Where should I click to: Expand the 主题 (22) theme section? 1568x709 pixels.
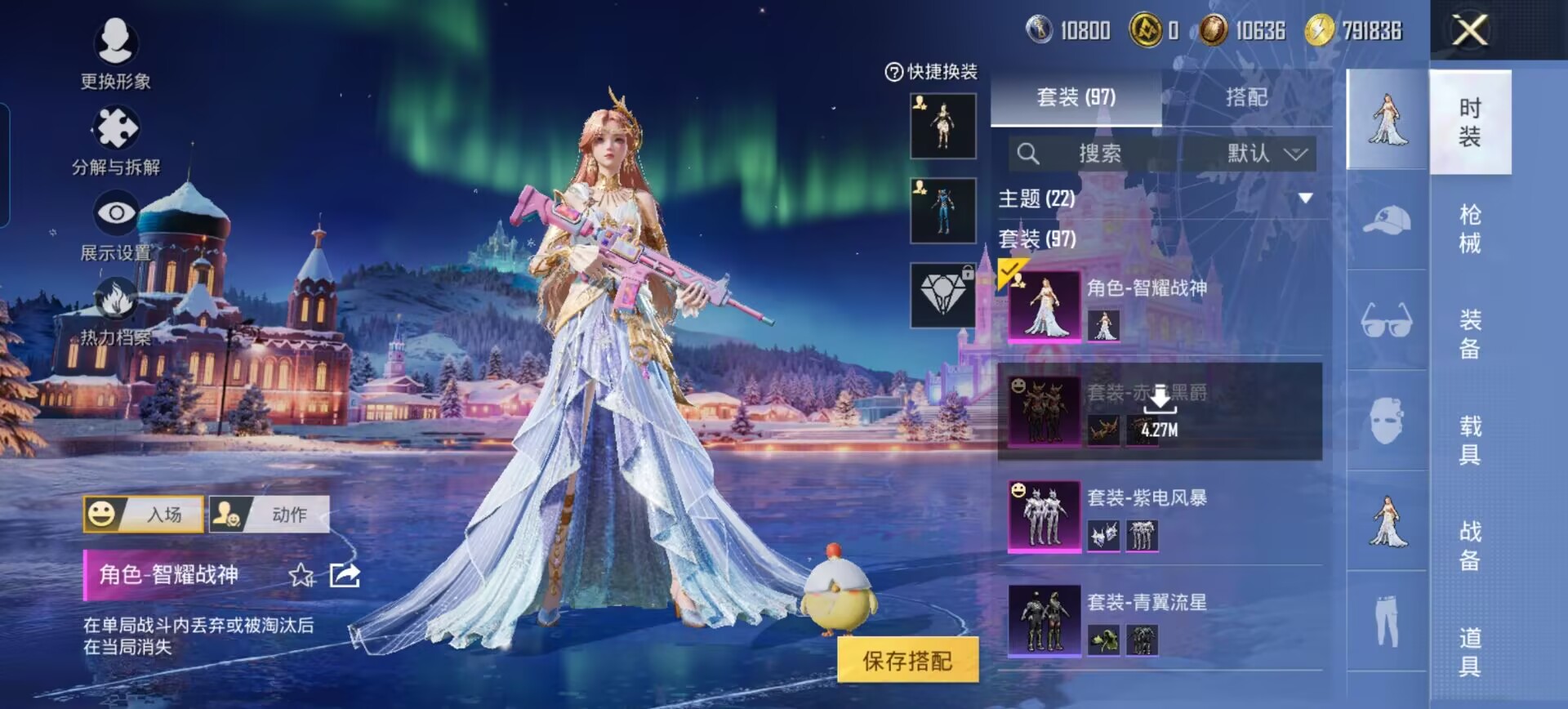click(1305, 198)
